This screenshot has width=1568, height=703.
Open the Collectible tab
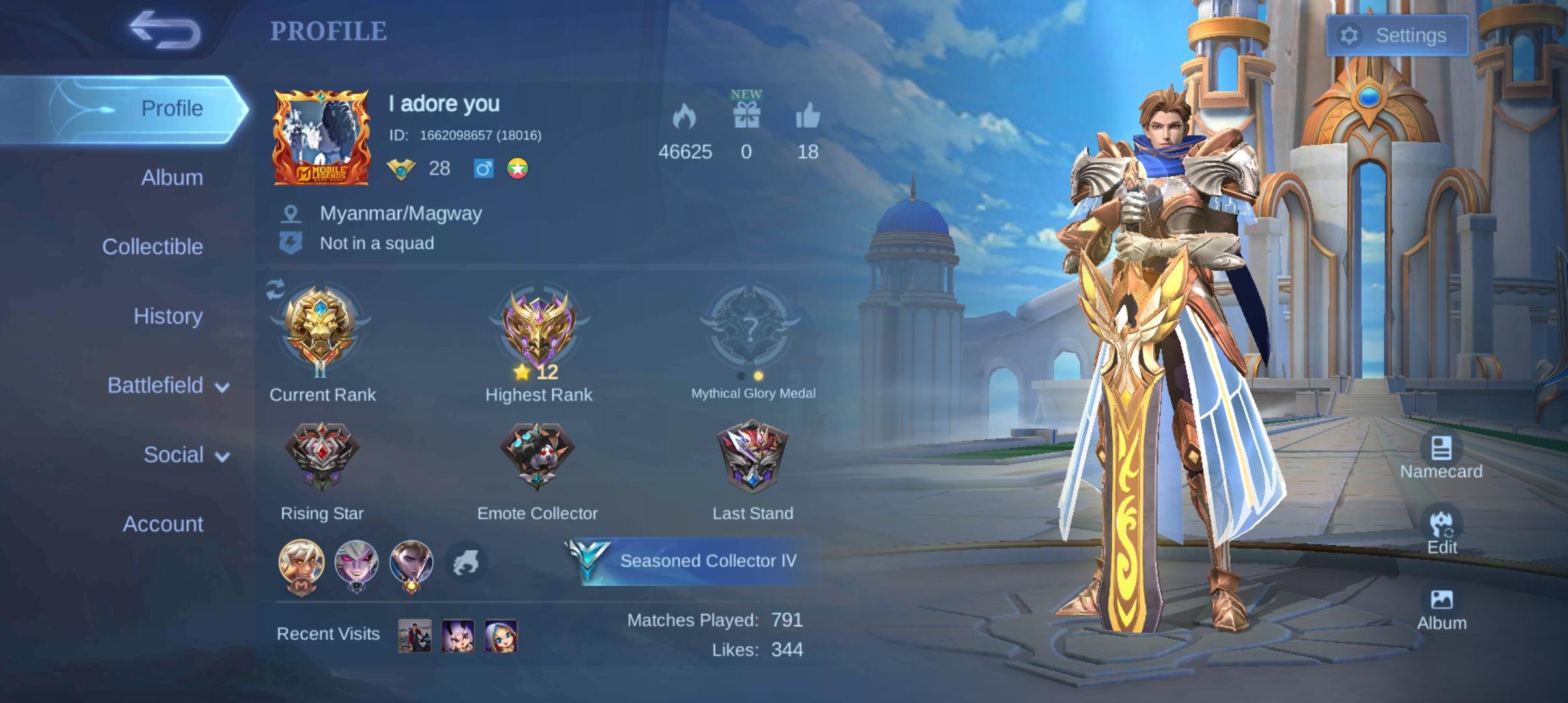pos(152,247)
